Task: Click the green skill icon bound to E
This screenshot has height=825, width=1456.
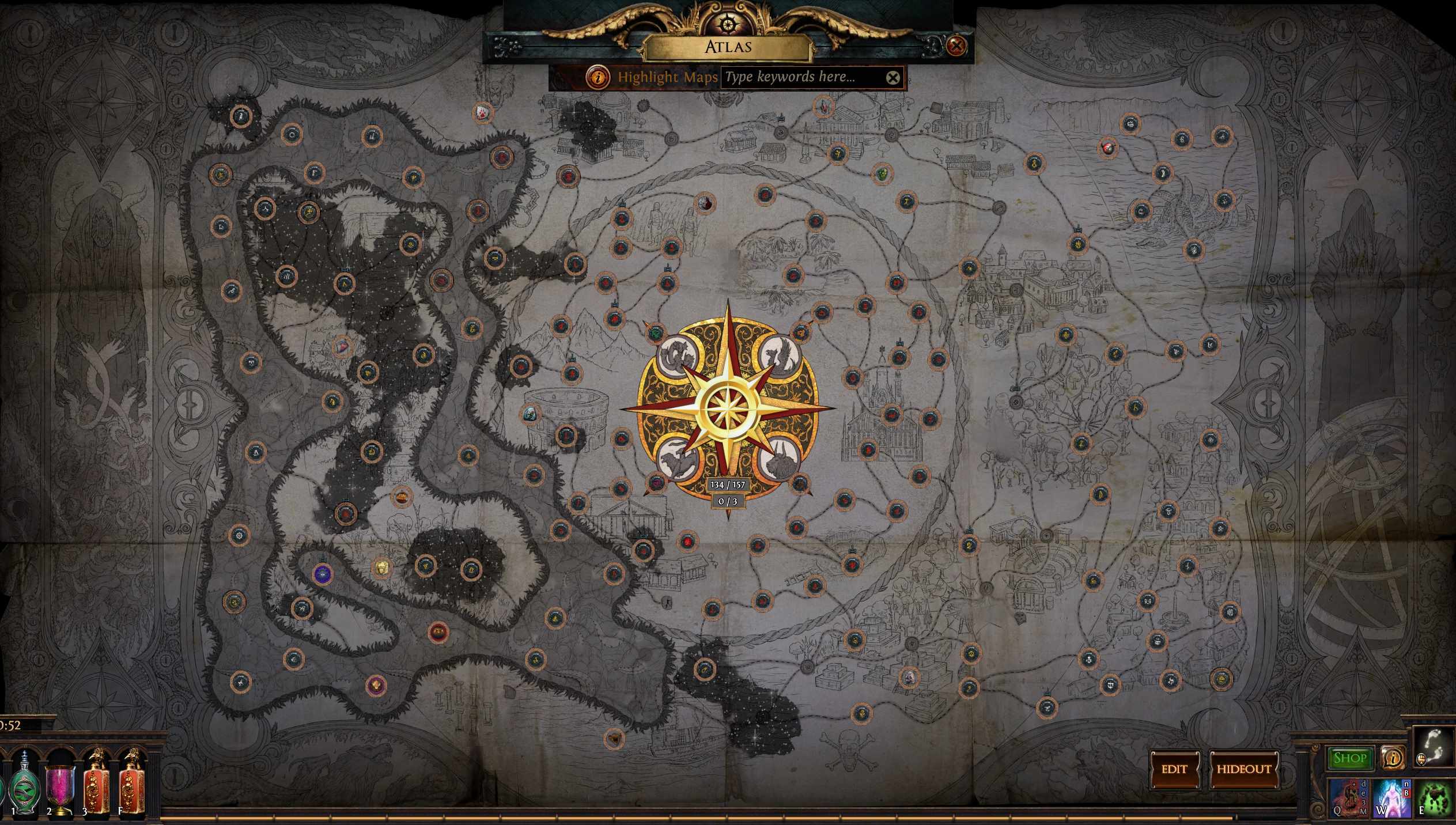Action: pos(1436,798)
